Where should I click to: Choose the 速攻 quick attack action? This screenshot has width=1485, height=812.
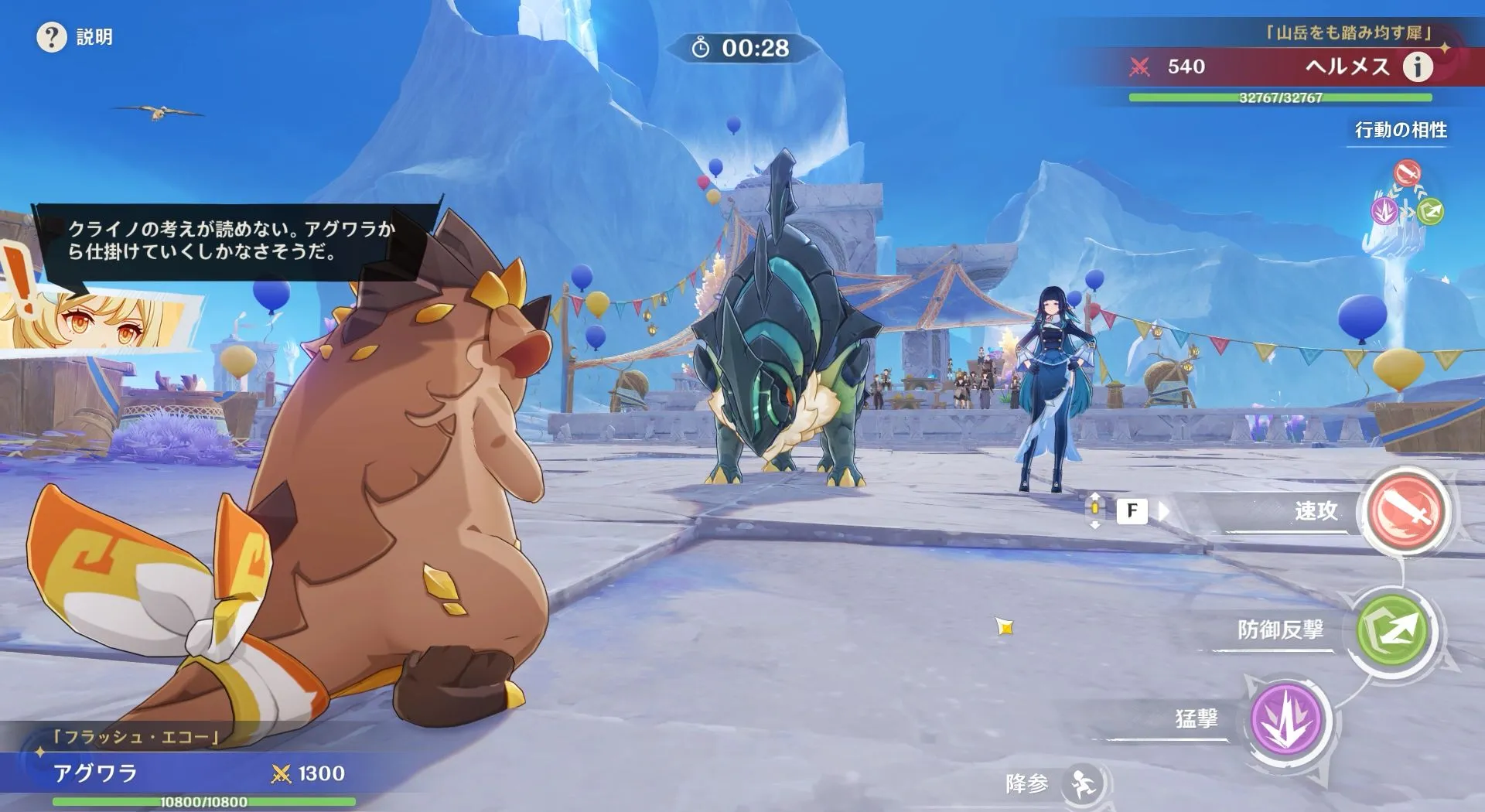(1405, 511)
